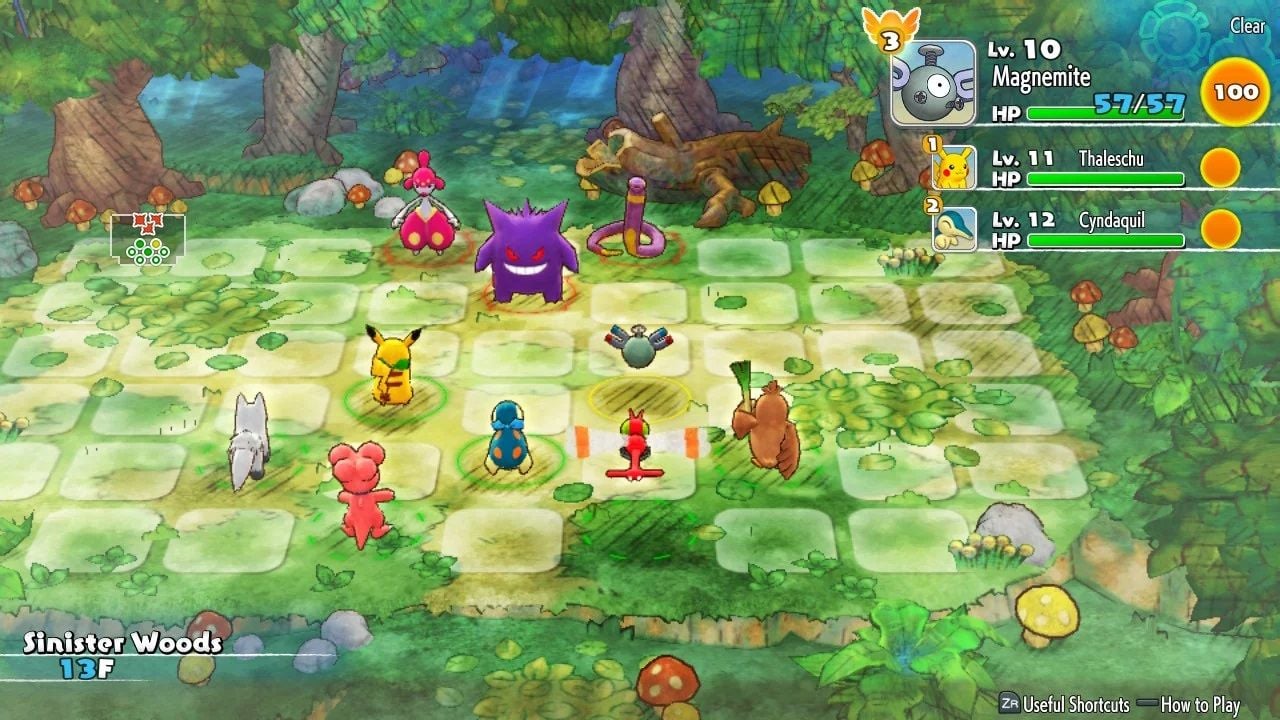Open the How to Play guide
Image resolution: width=1280 pixels, height=720 pixels.
1191,704
